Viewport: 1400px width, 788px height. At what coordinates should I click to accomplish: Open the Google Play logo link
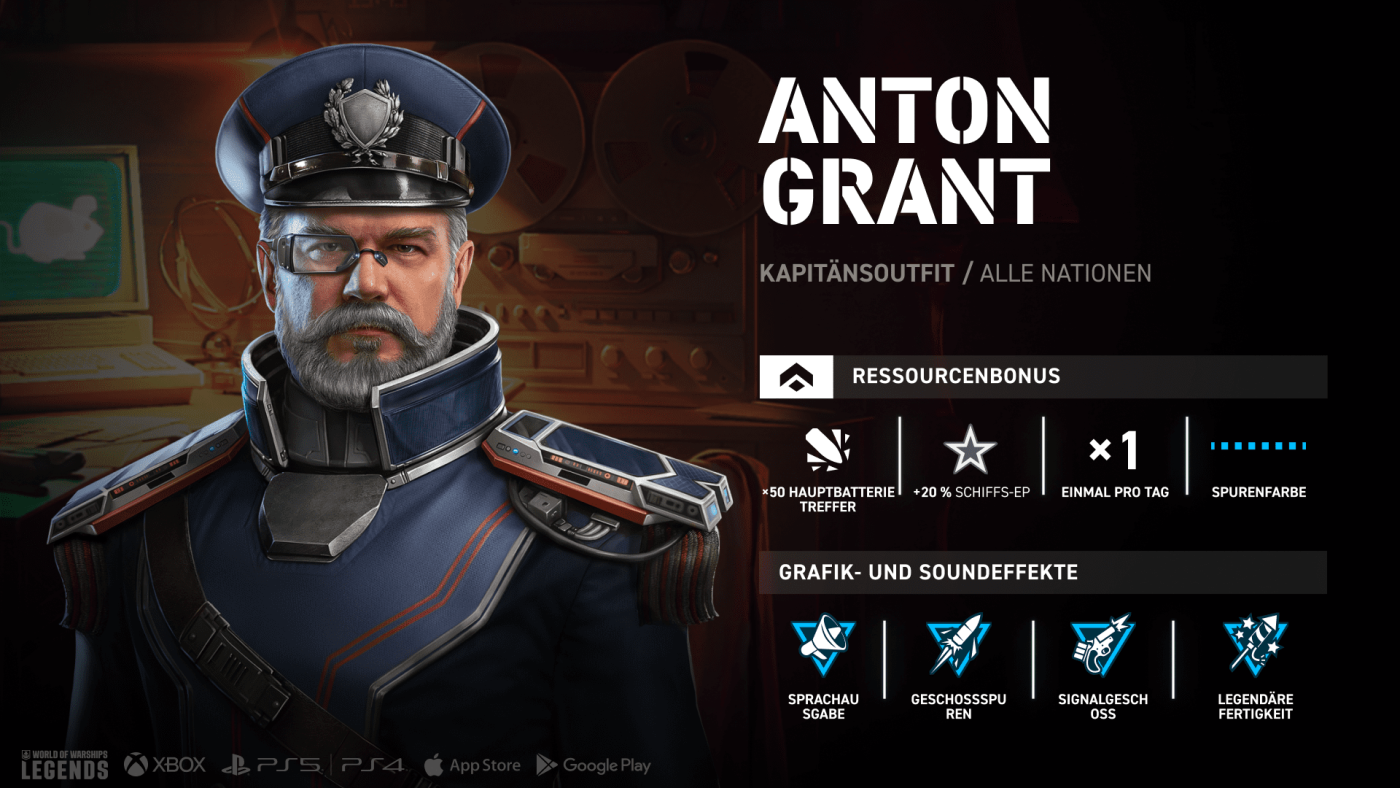click(594, 766)
